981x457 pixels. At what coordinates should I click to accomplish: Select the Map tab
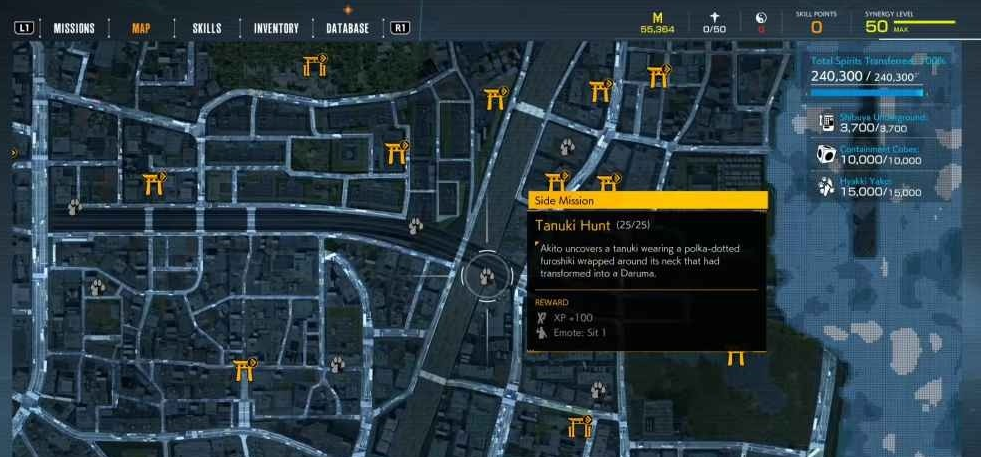[141, 28]
